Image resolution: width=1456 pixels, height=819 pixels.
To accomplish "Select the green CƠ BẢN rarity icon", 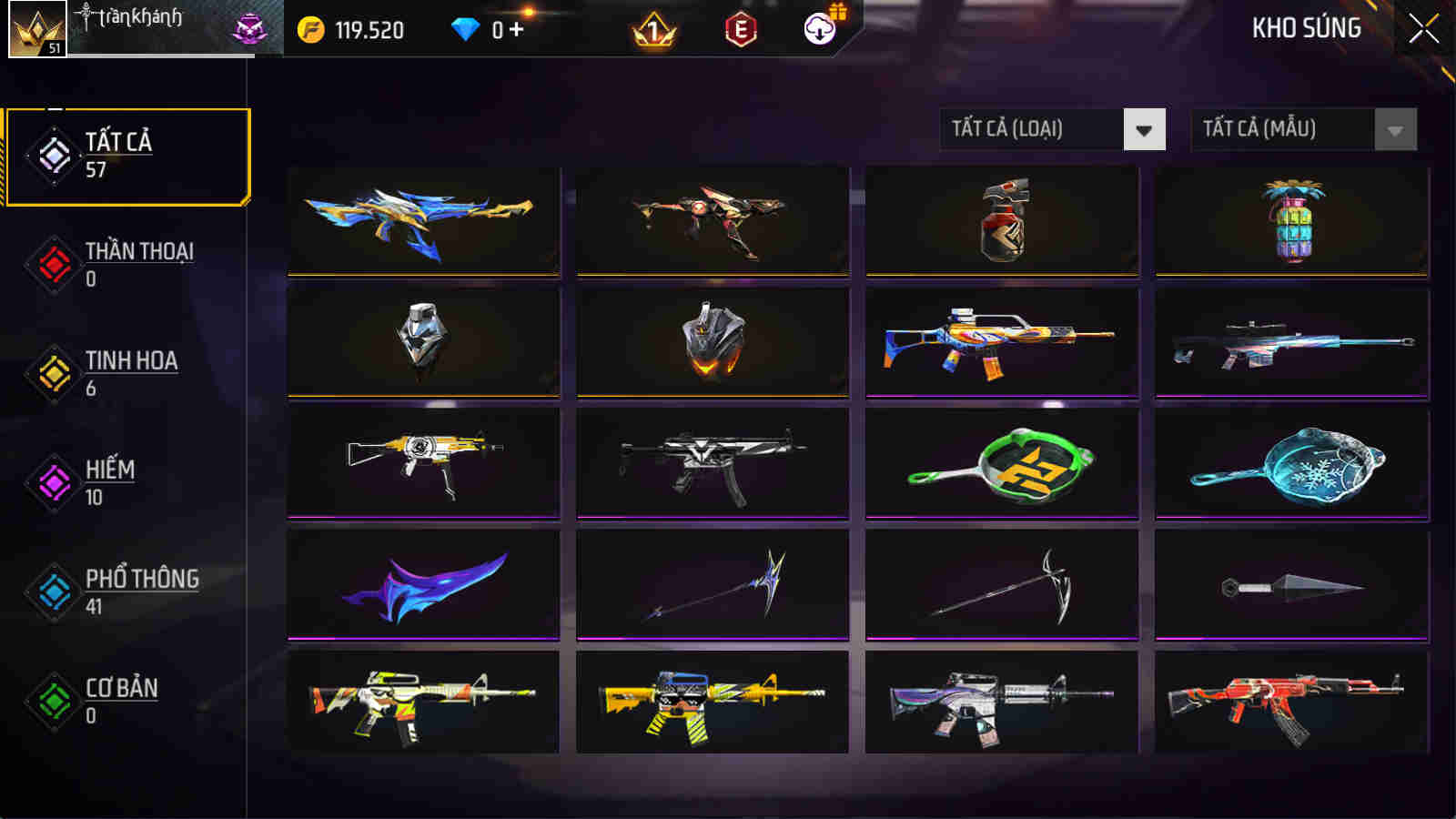I will (52, 701).
